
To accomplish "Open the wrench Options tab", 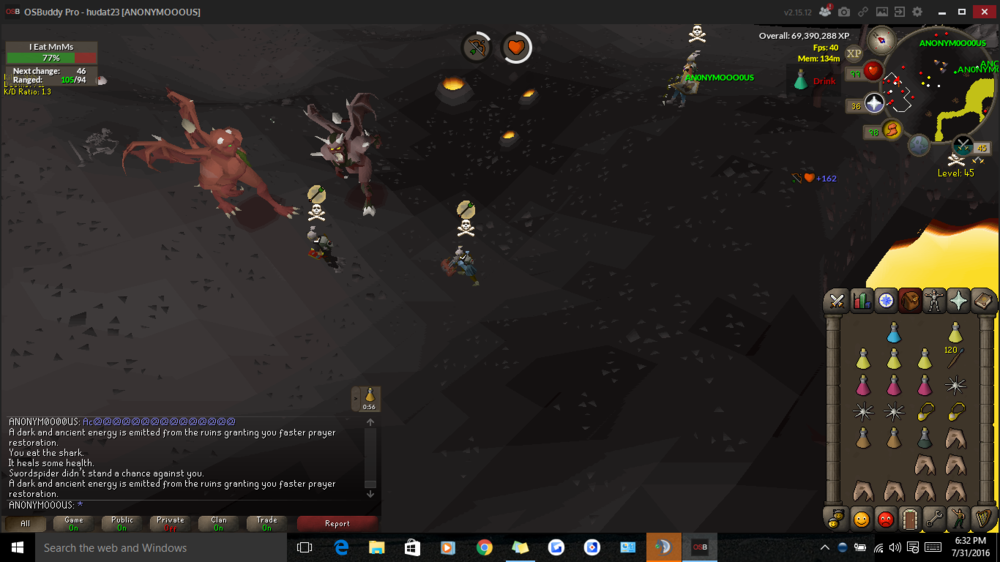I will click(934, 519).
